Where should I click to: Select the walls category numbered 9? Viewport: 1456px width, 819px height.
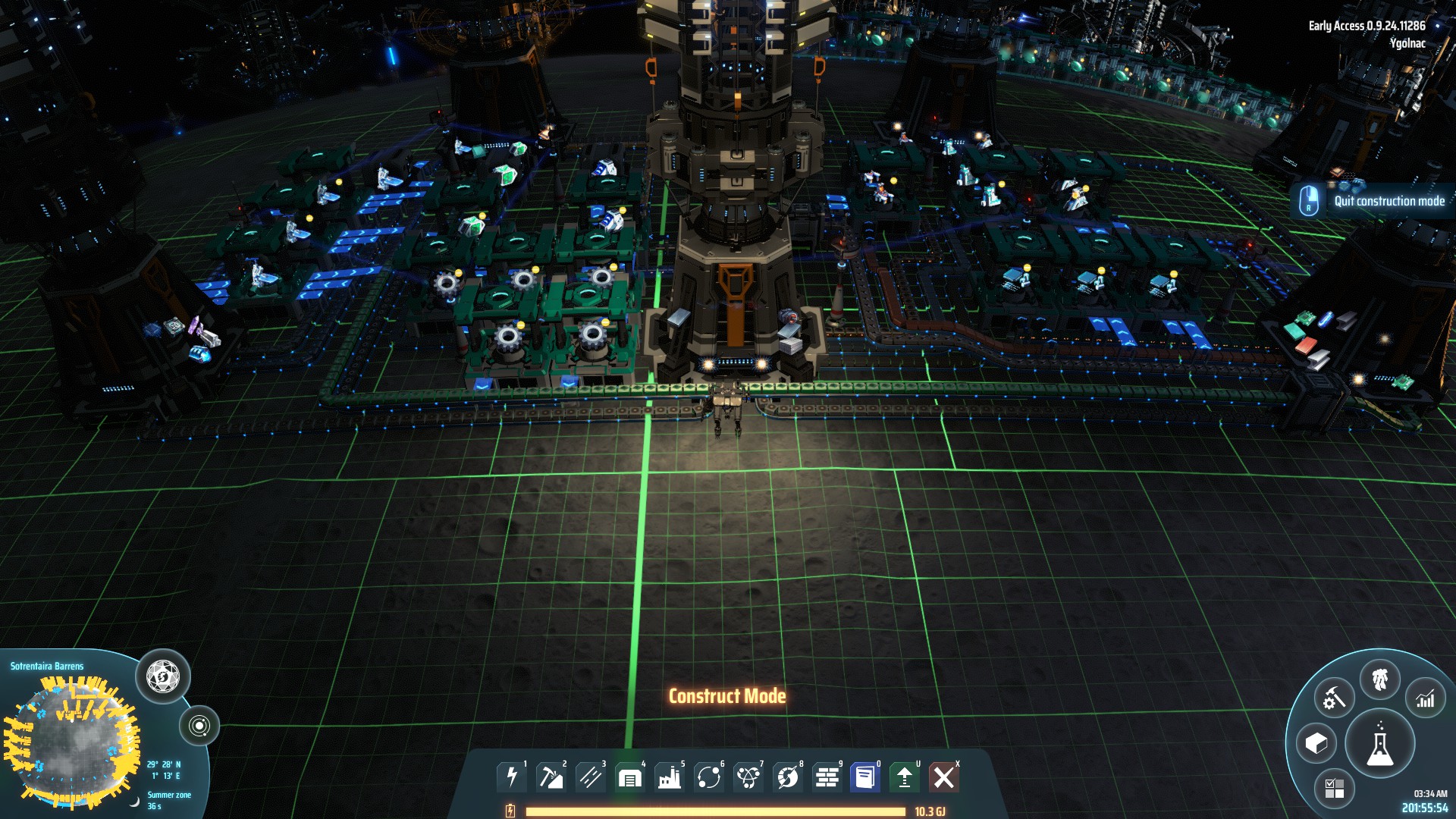(x=827, y=776)
